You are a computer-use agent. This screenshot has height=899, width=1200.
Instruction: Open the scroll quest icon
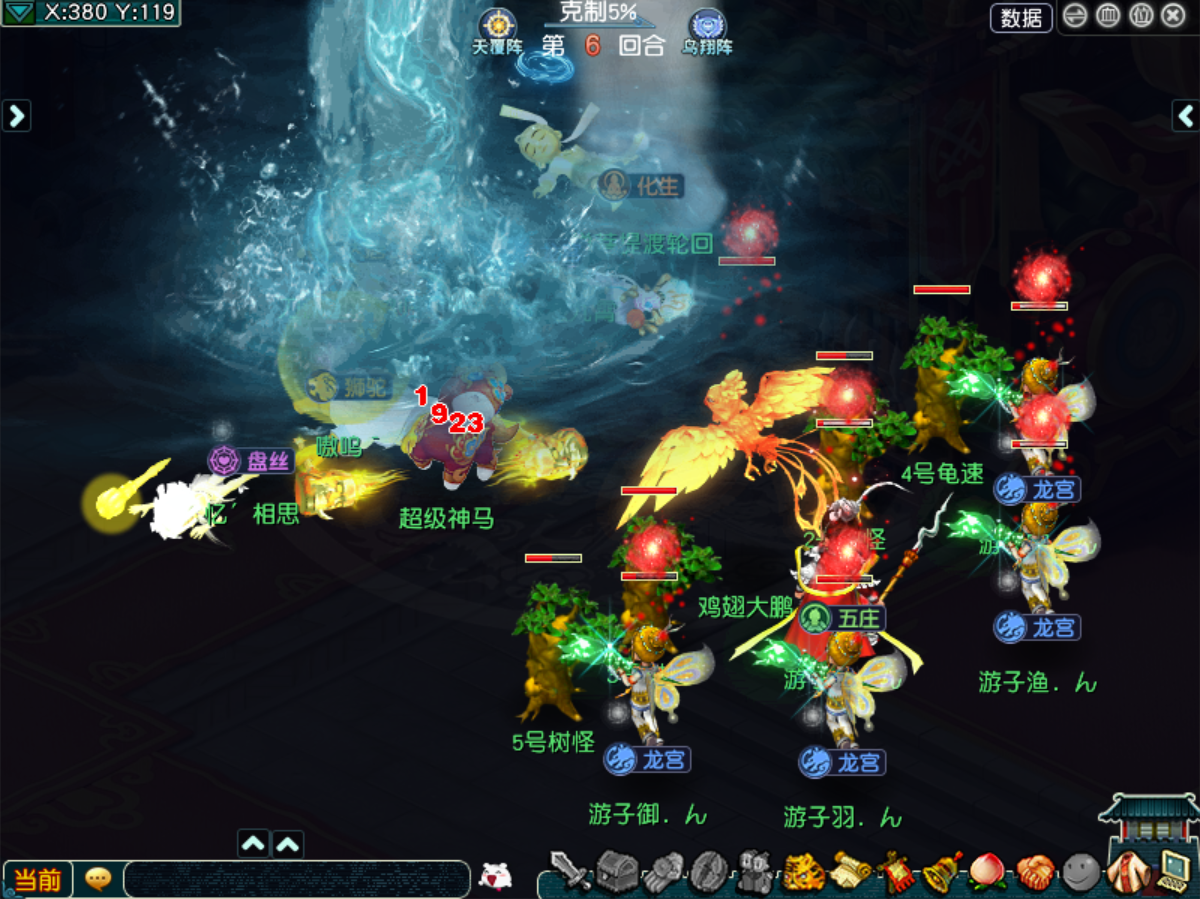point(850,872)
